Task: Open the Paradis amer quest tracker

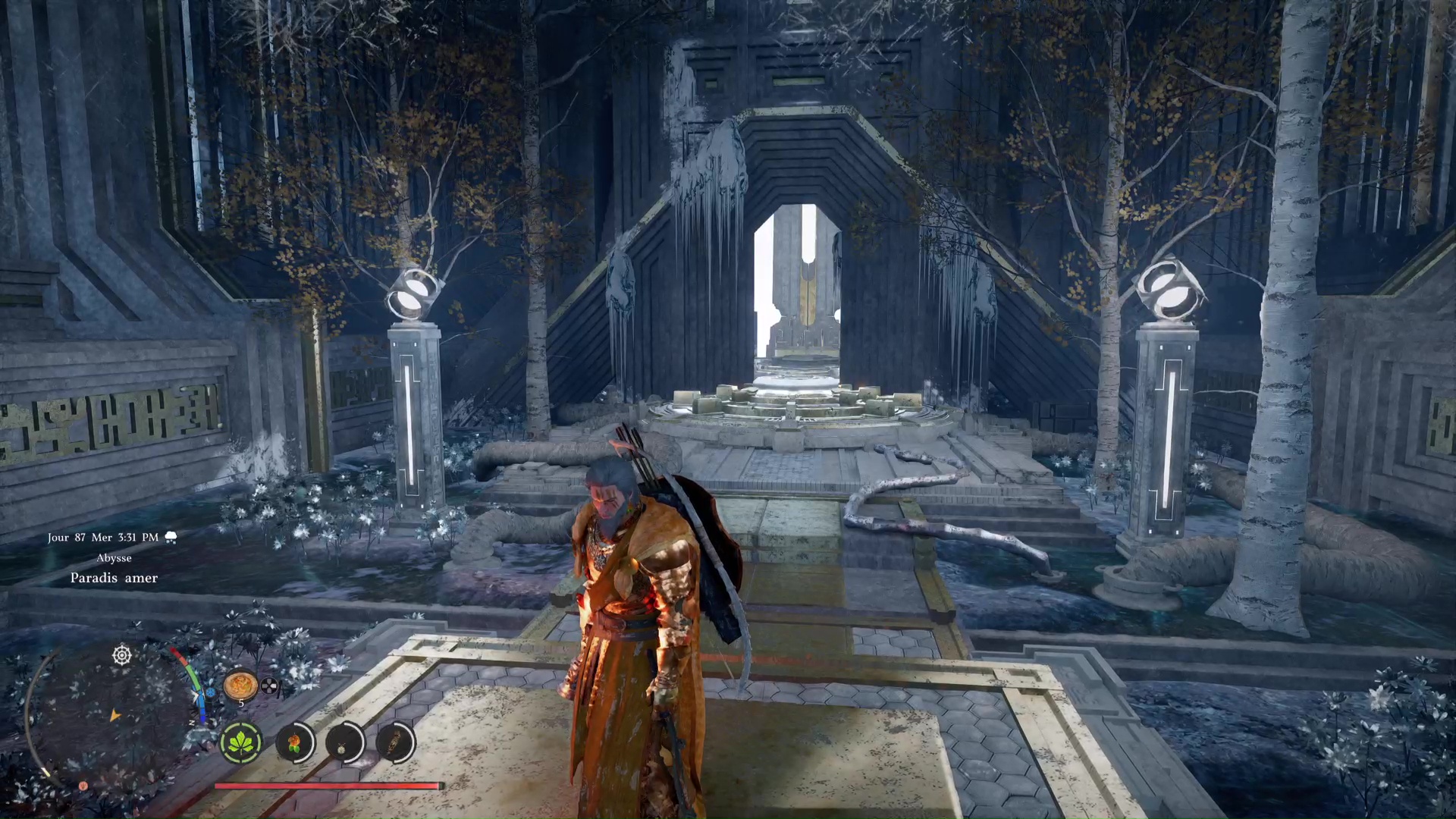Action: [x=114, y=578]
